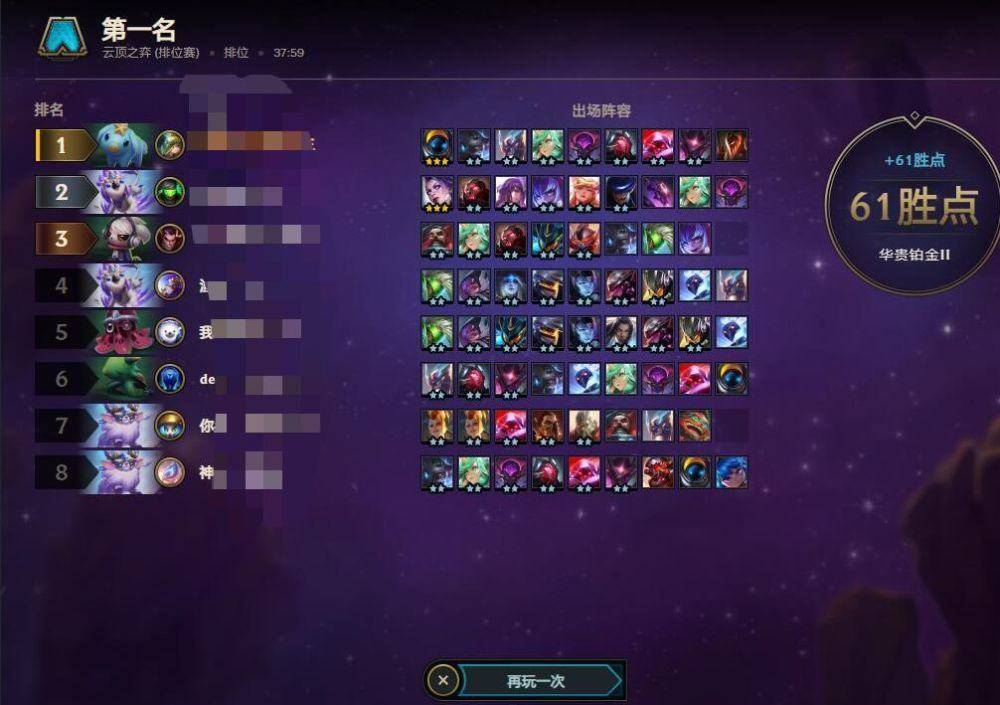
Task: Click the Teamfight Tactics mode logo
Action: (62, 37)
